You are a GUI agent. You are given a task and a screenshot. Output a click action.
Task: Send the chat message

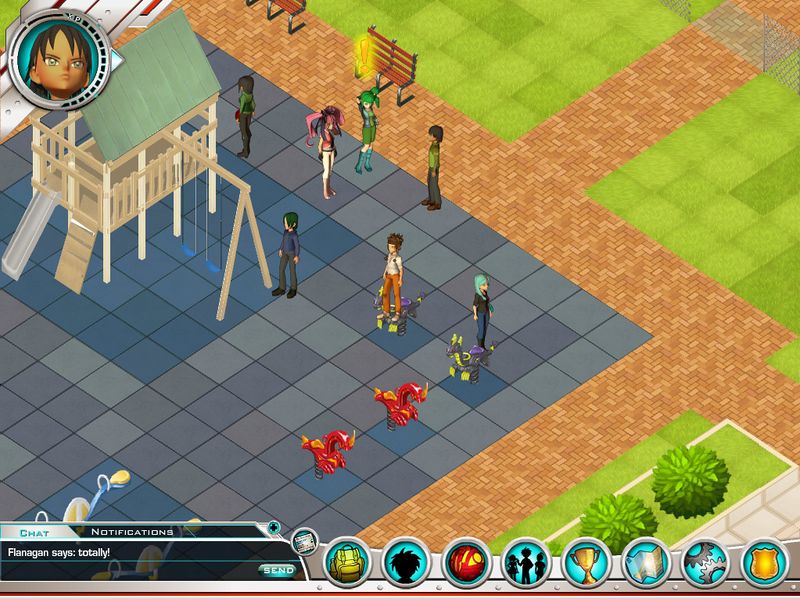[277, 570]
